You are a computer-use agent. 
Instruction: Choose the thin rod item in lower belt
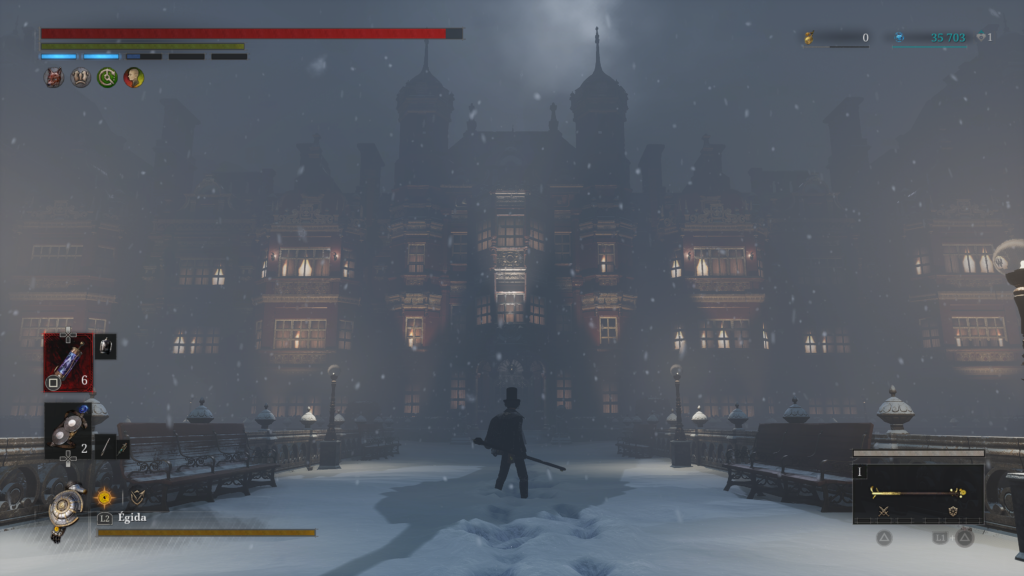click(x=104, y=448)
